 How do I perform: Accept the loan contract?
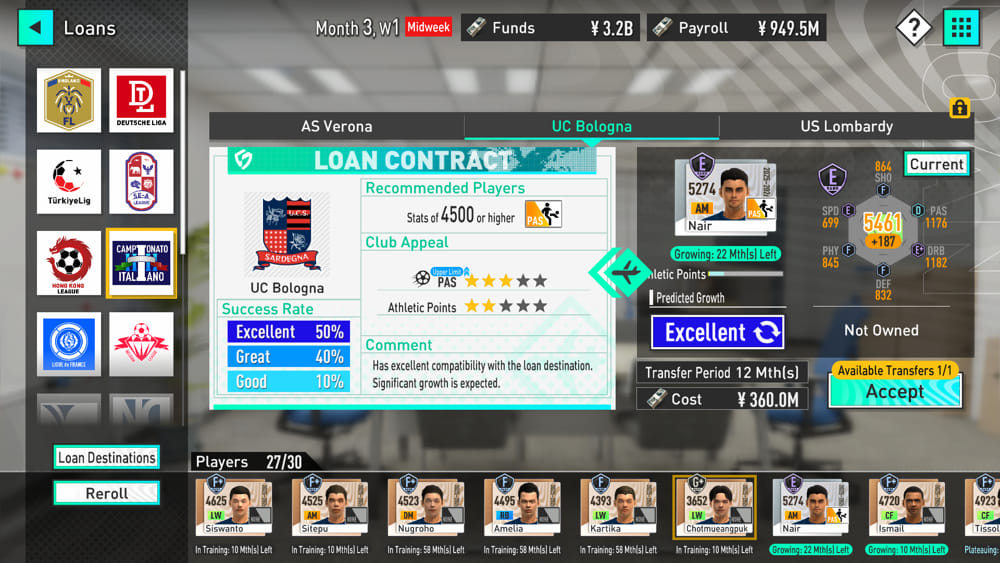click(895, 391)
